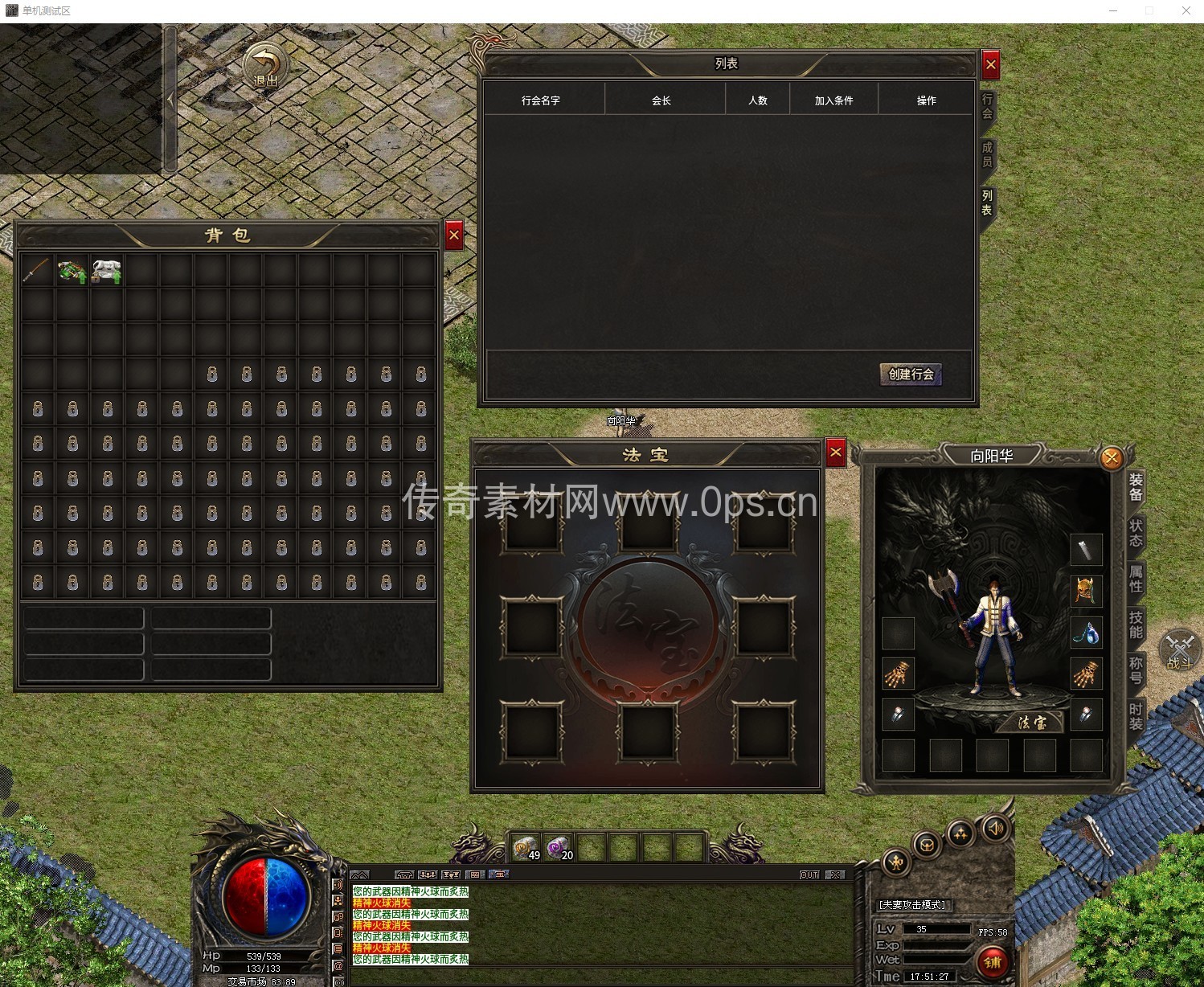Select the green armor item in backpack
This screenshot has width=1204, height=987.
[72, 271]
